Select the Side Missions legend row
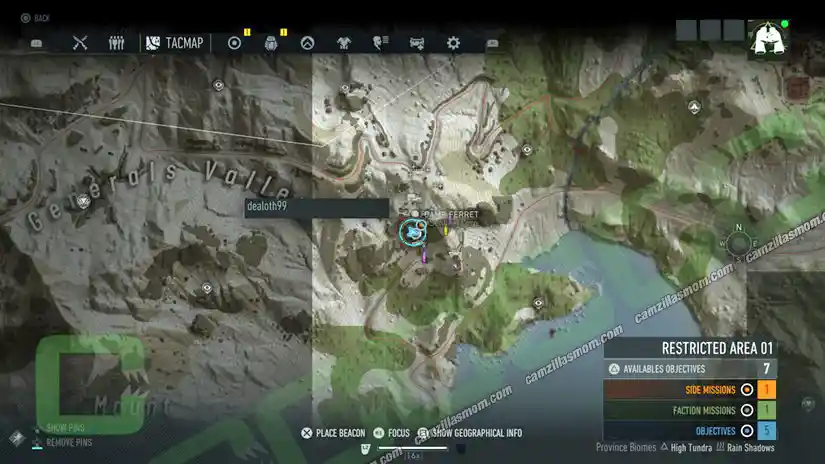The width and height of the screenshot is (825, 464). pyautogui.click(x=689, y=389)
